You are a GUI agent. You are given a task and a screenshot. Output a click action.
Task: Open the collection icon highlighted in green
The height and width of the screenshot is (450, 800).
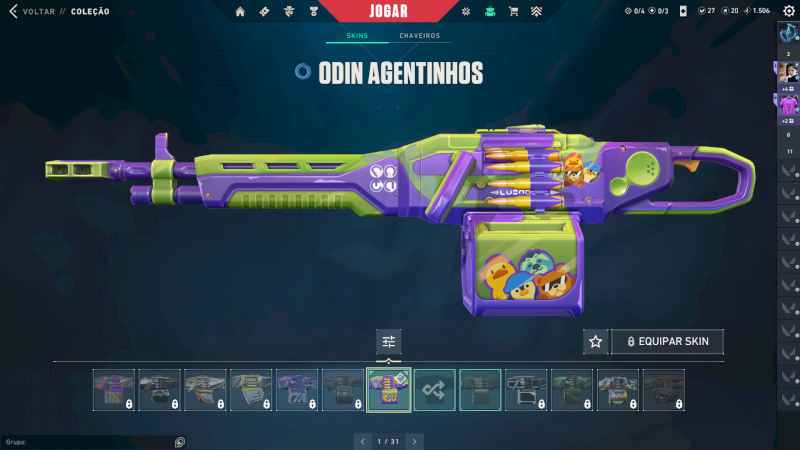pos(489,12)
